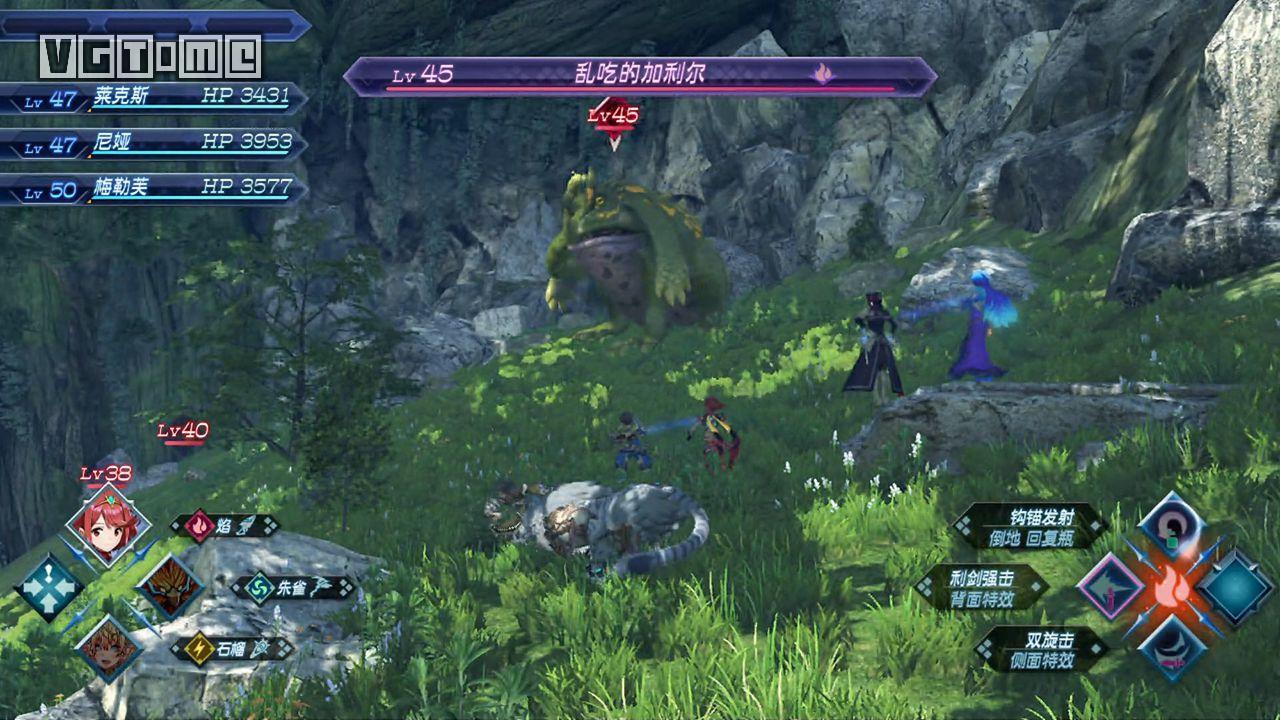Screen dimensions: 1280x720
Task: Select the Pyra blade portrait
Action: pyautogui.click(x=108, y=525)
